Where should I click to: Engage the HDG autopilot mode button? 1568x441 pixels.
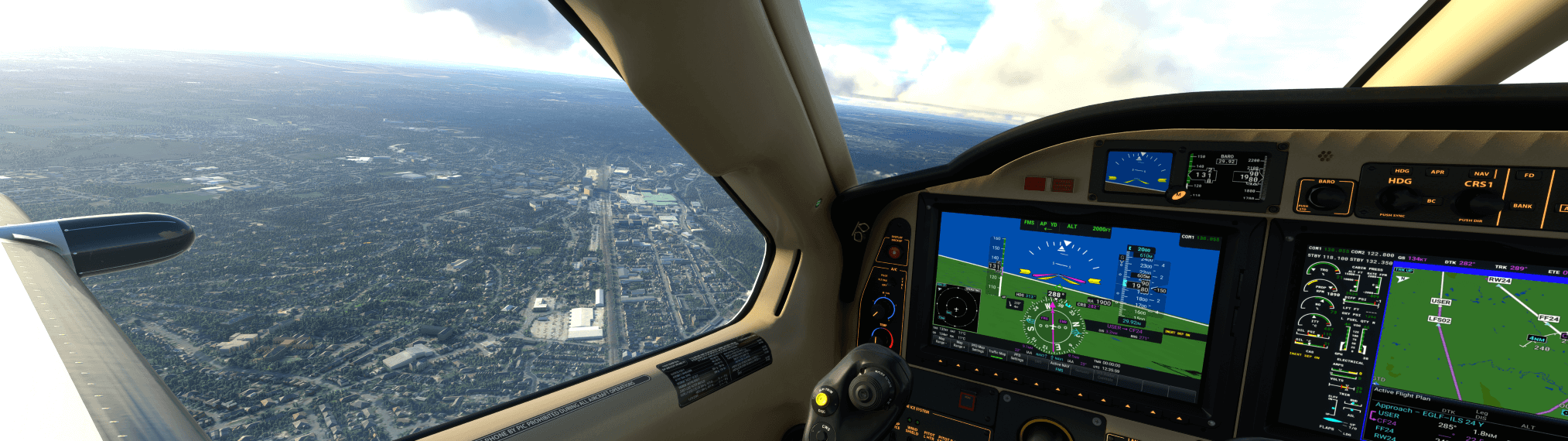(x=1402, y=172)
